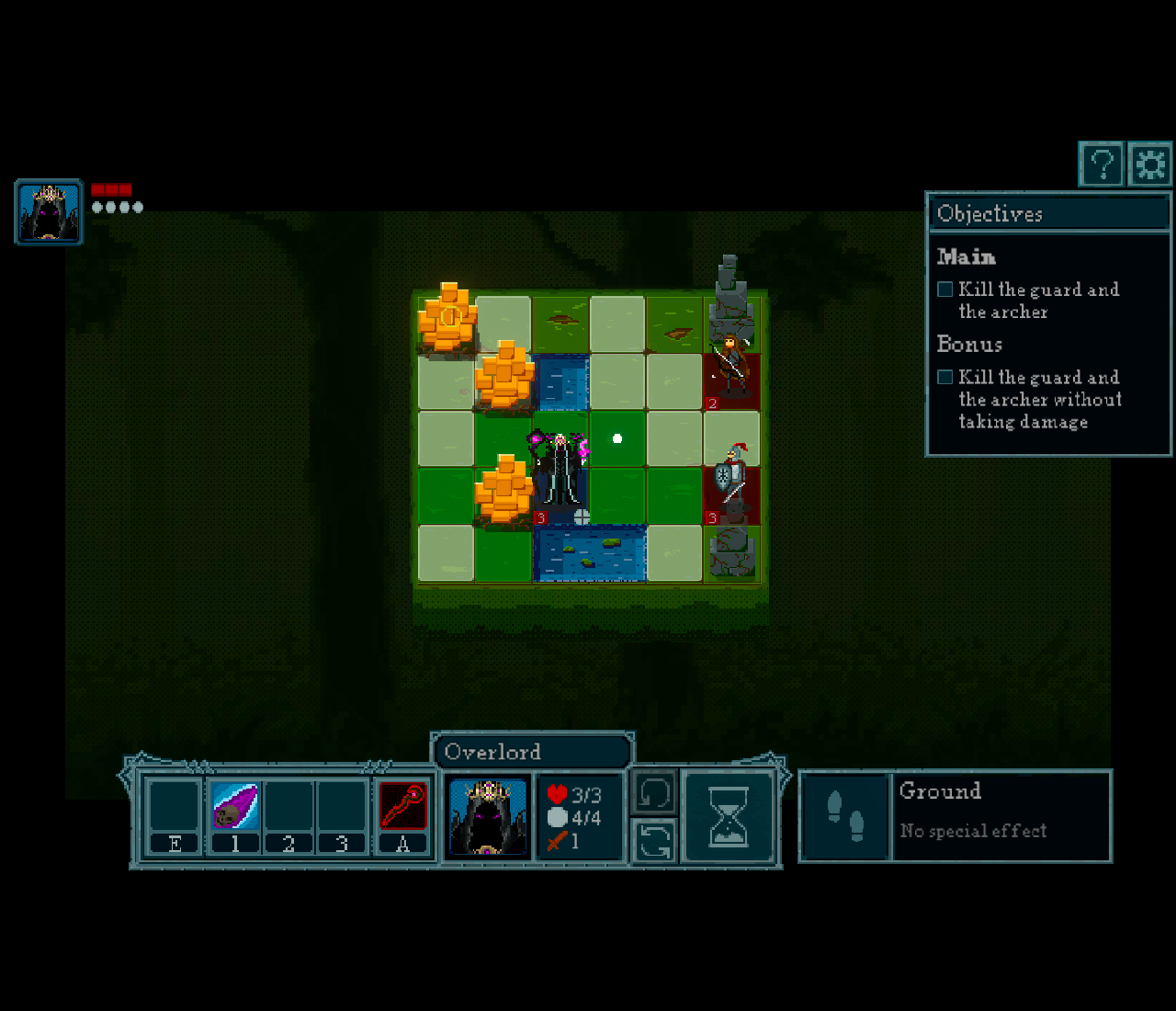The width and height of the screenshot is (1176, 1011).
Task: Click the Overlord portrait in the bottom bar
Action: tap(488, 817)
